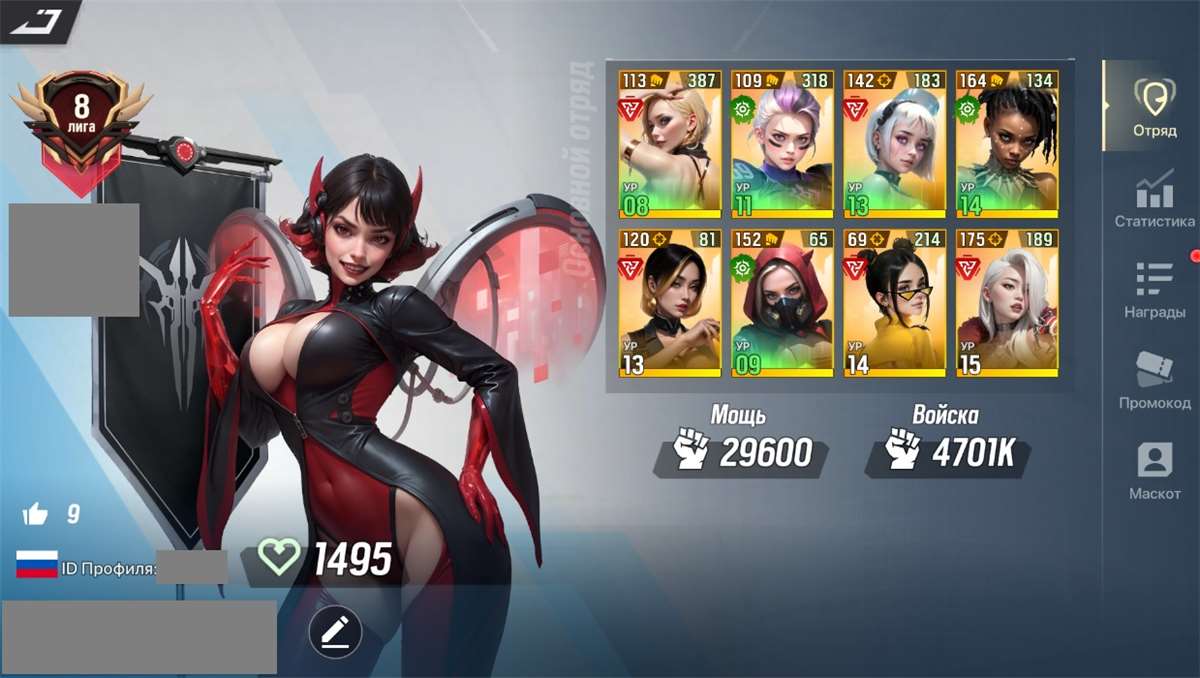Open the level 13 hero in yellow-black outfit
The width and height of the screenshot is (1200, 678).
click(x=669, y=303)
